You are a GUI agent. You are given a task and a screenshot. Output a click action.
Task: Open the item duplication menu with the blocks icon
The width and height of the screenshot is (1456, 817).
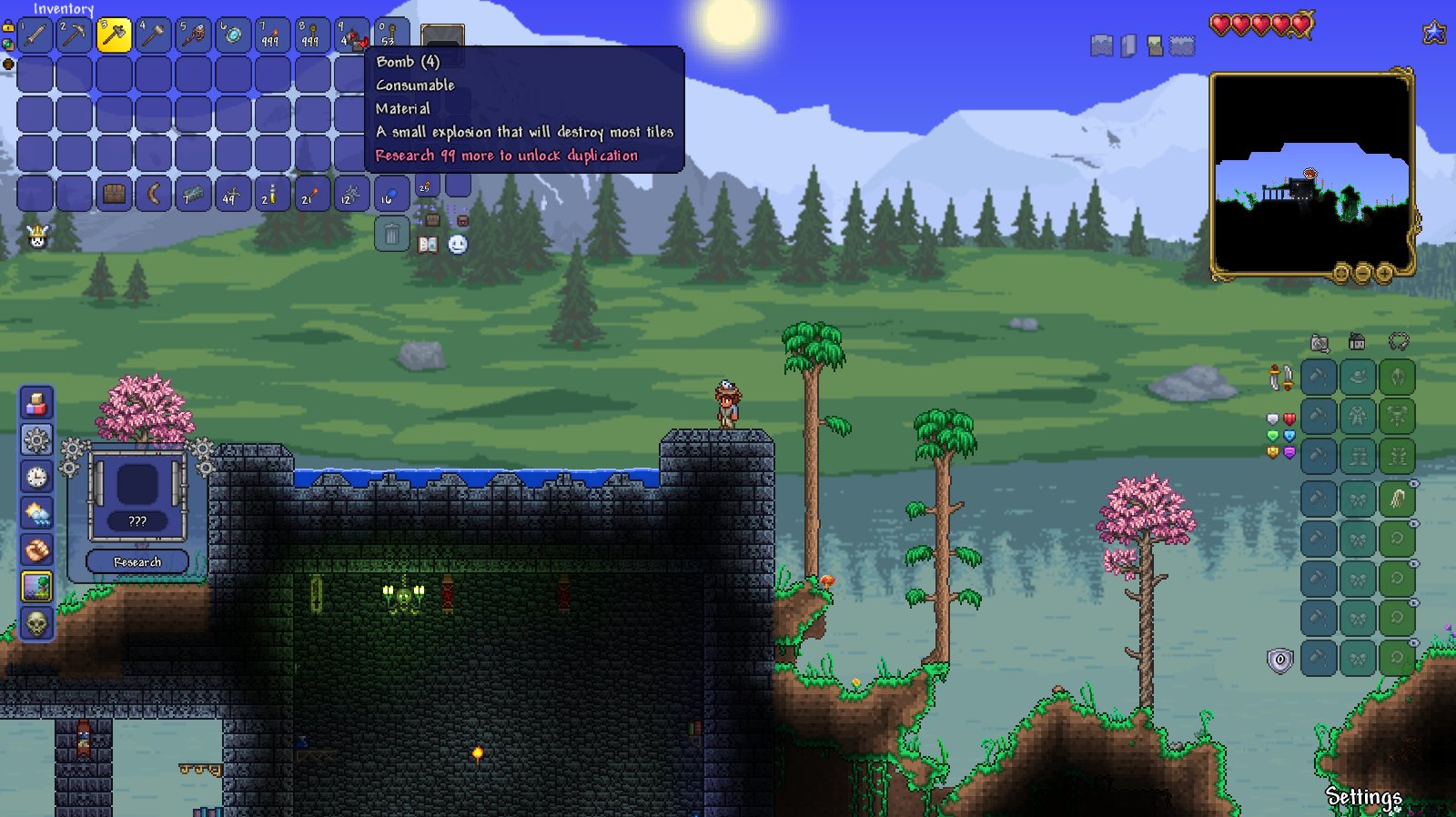(36, 403)
